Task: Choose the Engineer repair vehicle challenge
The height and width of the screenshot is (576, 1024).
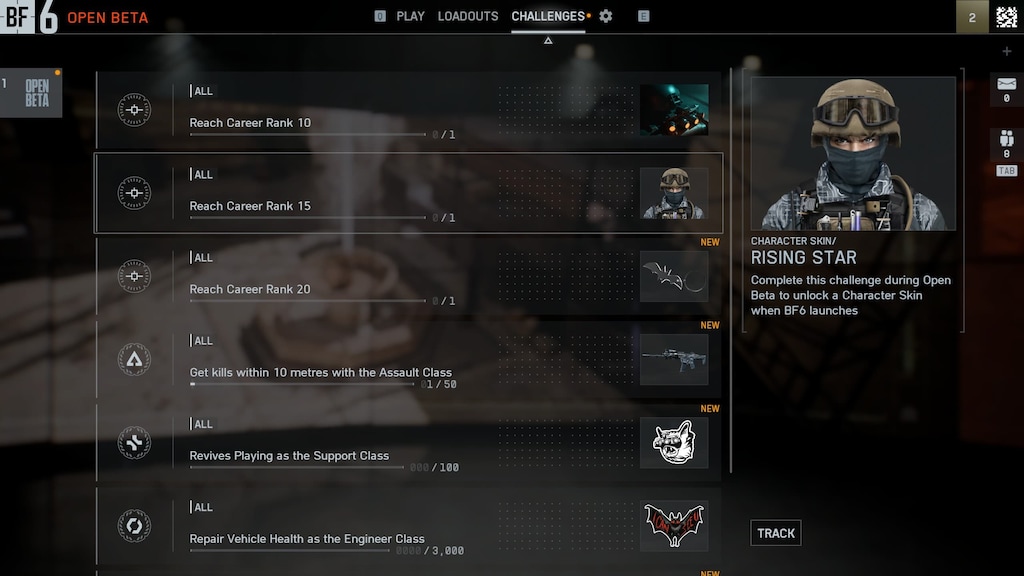Action: (408, 525)
